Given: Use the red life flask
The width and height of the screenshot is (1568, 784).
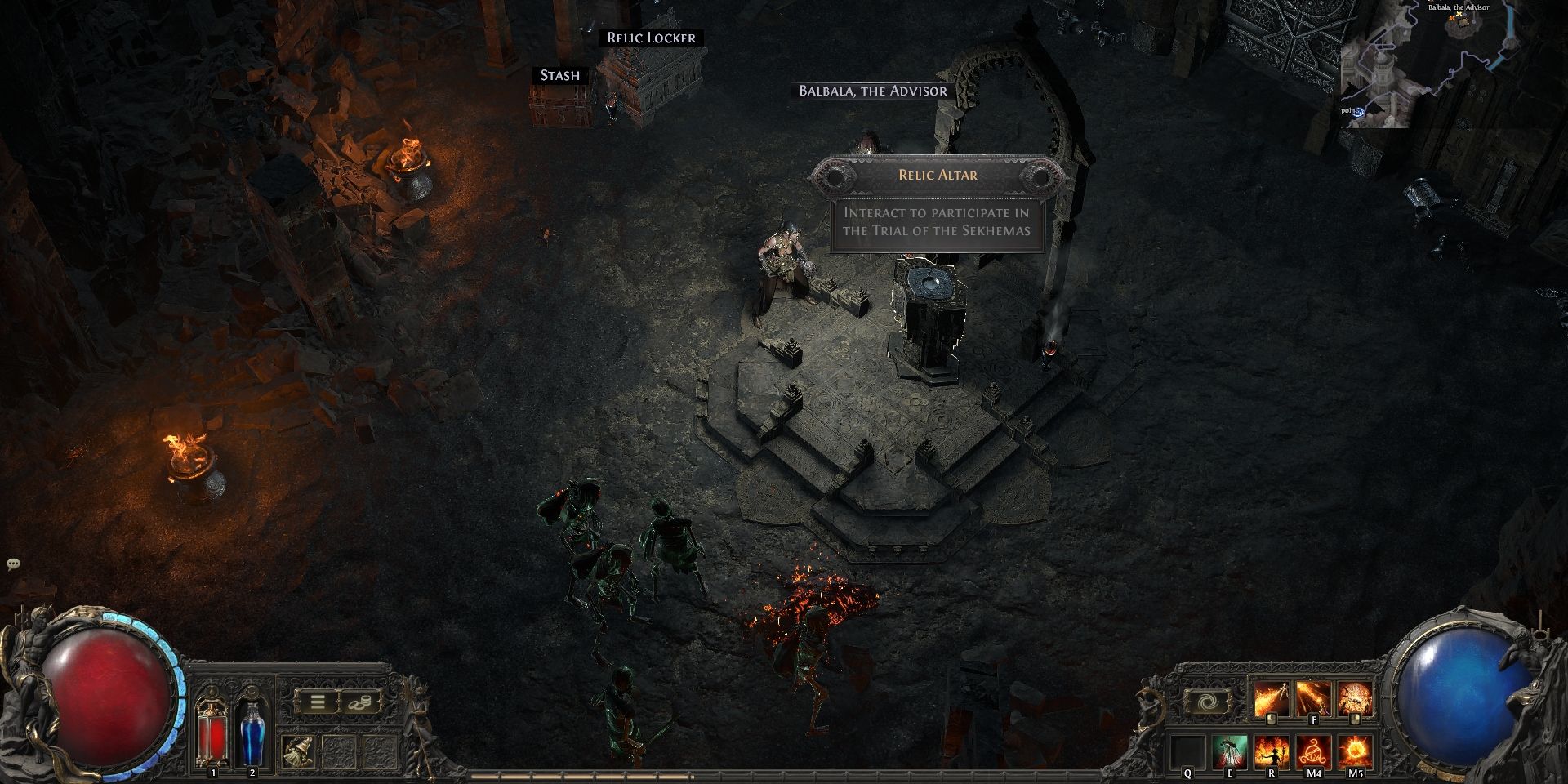Looking at the screenshot, I should coord(213,735).
